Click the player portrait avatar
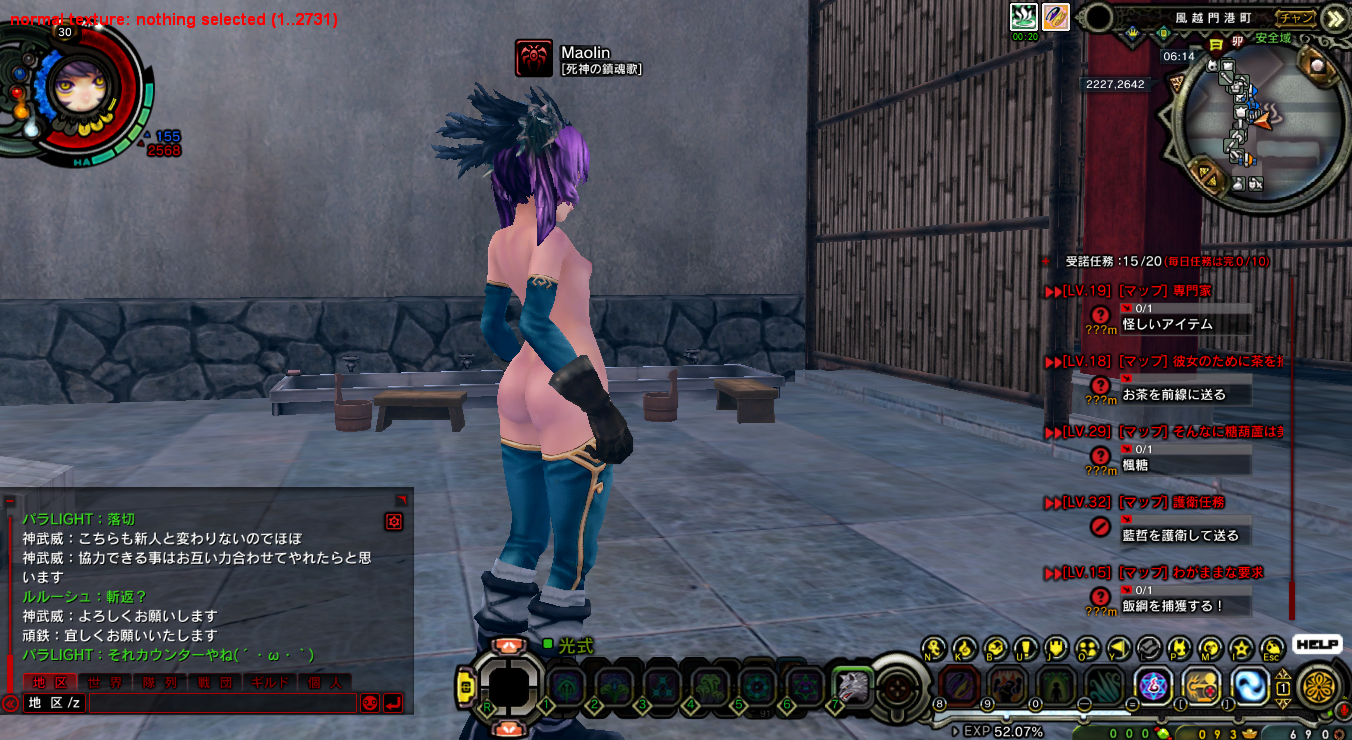 tap(76, 85)
